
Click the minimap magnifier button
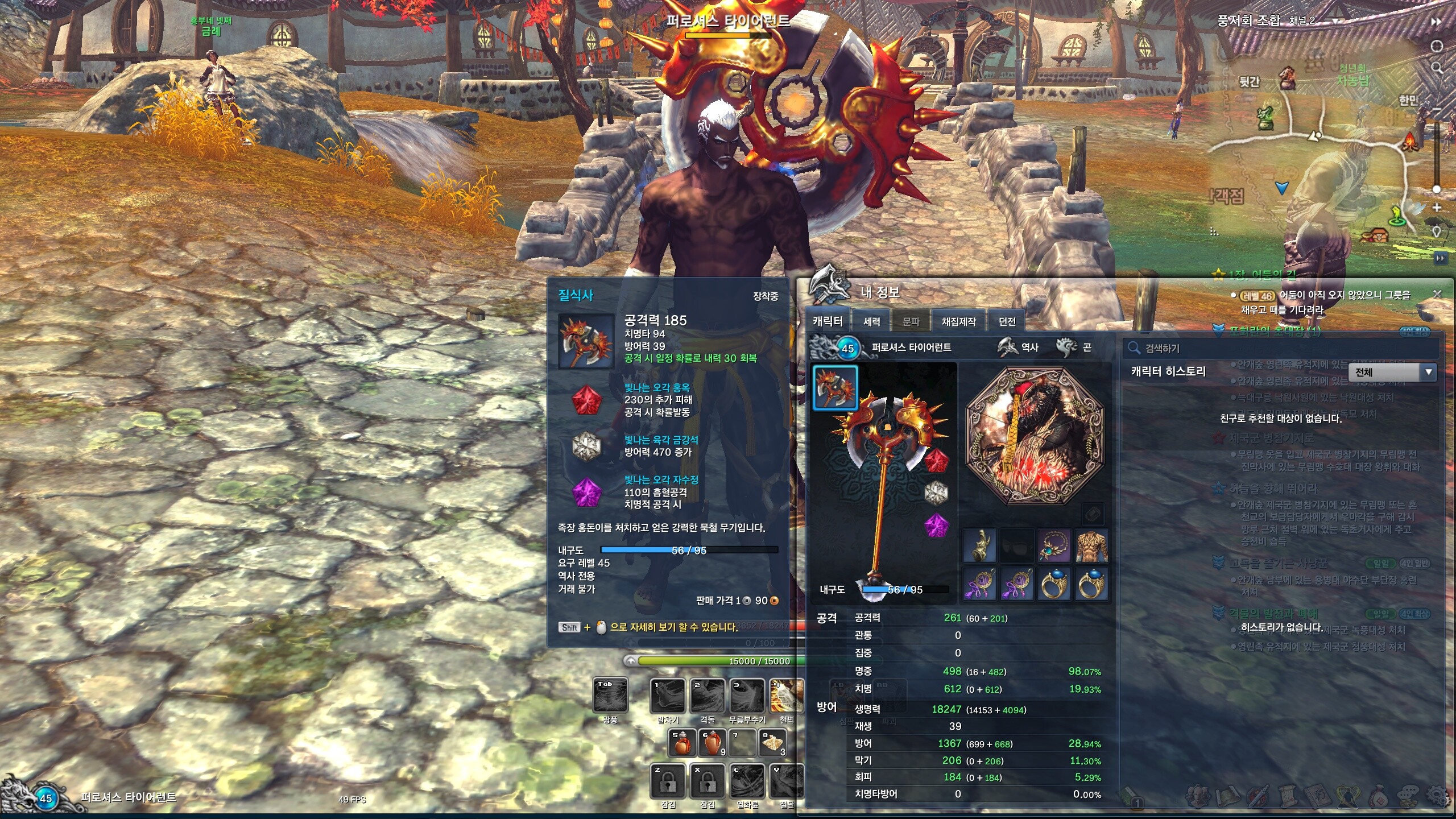click(x=1437, y=68)
